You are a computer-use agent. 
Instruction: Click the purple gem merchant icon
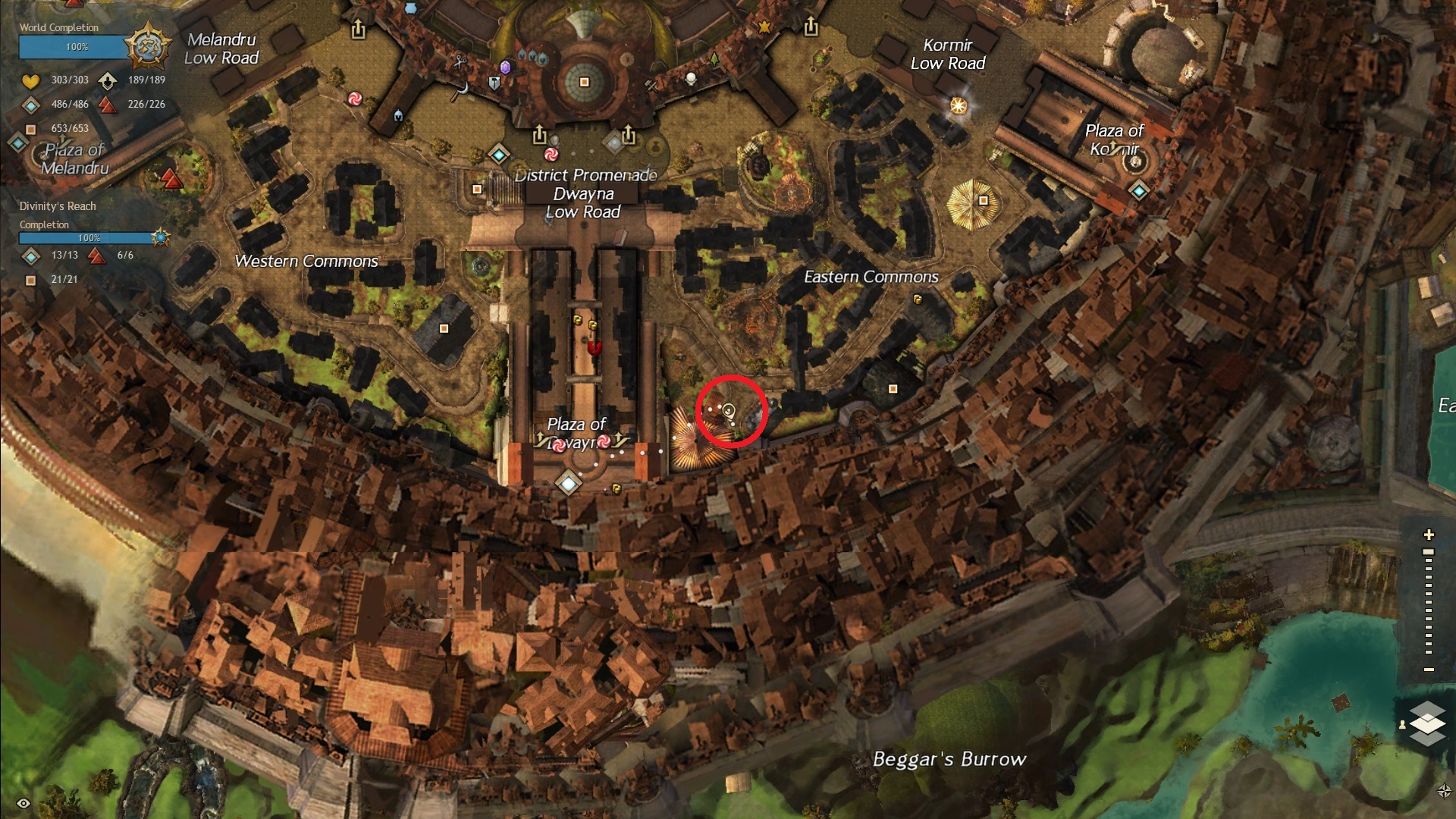[x=505, y=67]
